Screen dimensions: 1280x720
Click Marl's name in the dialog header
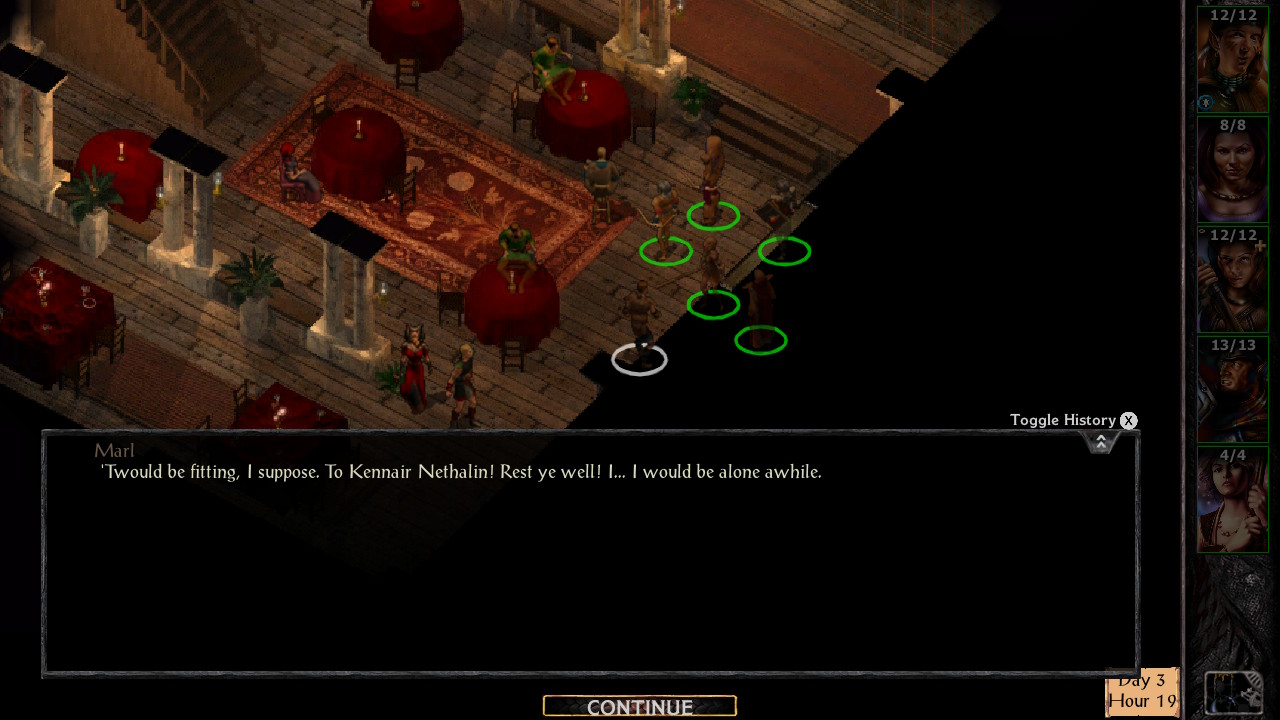[114, 451]
